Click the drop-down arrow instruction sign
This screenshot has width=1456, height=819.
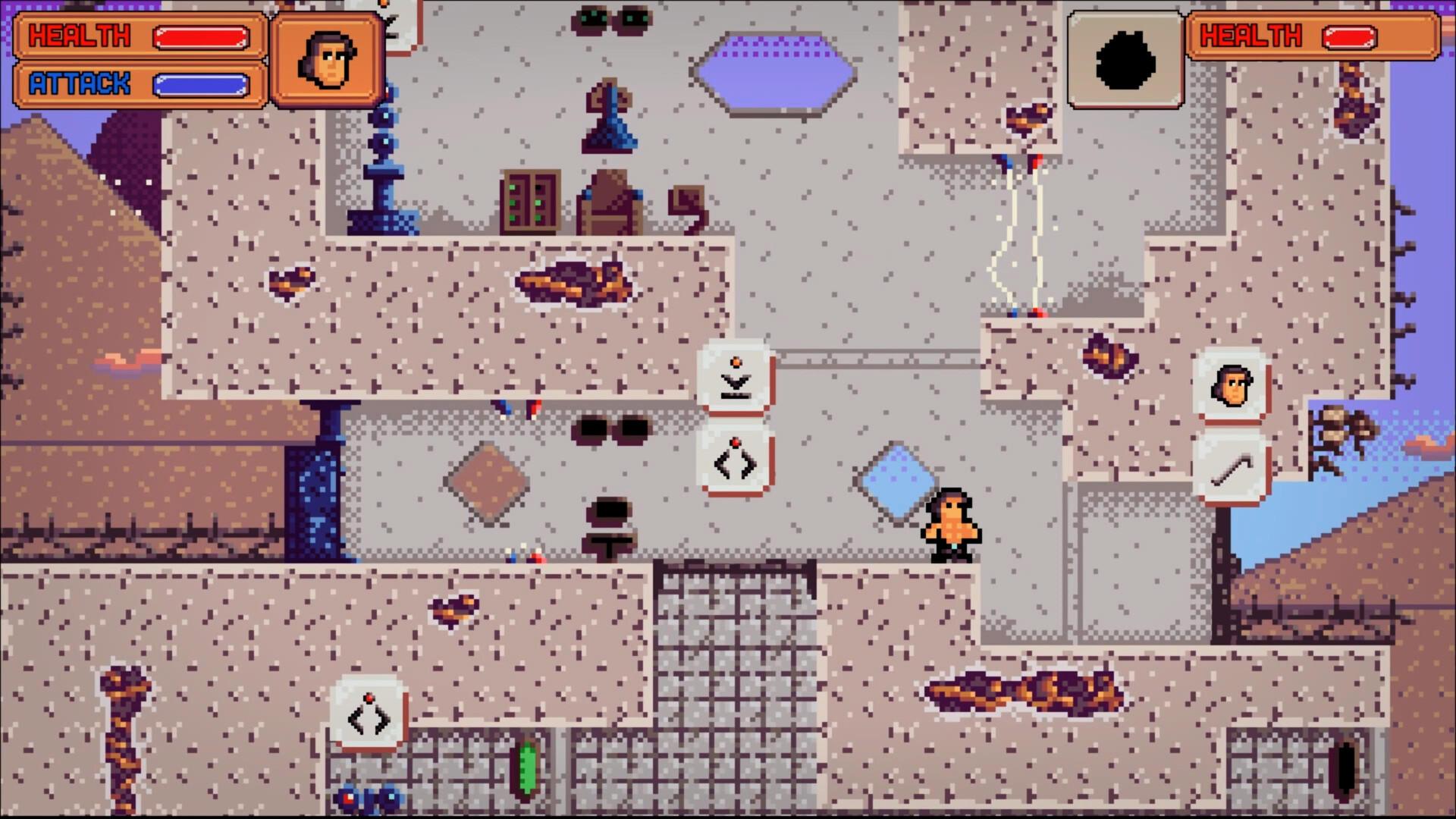[734, 378]
